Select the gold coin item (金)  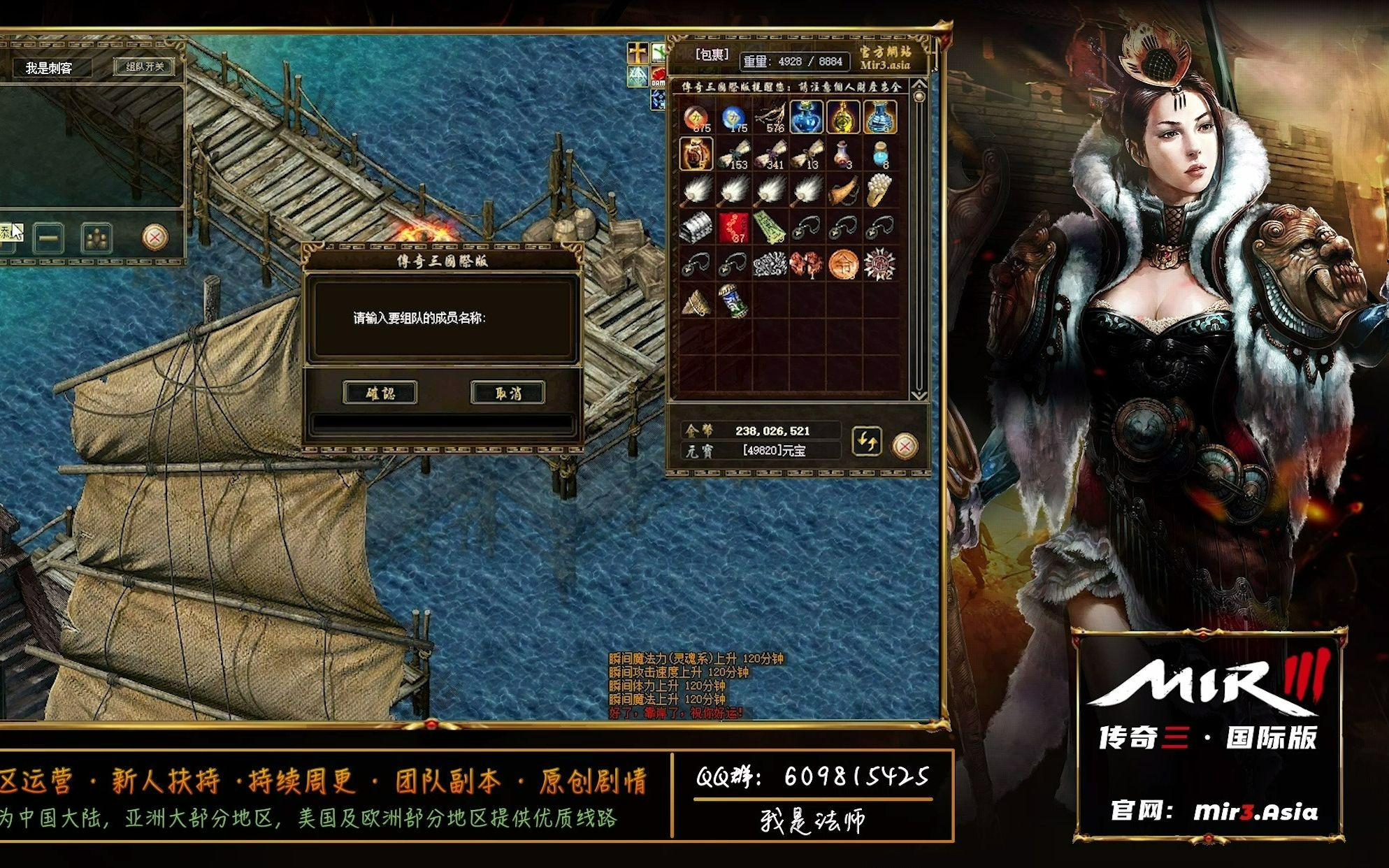[x=843, y=264]
